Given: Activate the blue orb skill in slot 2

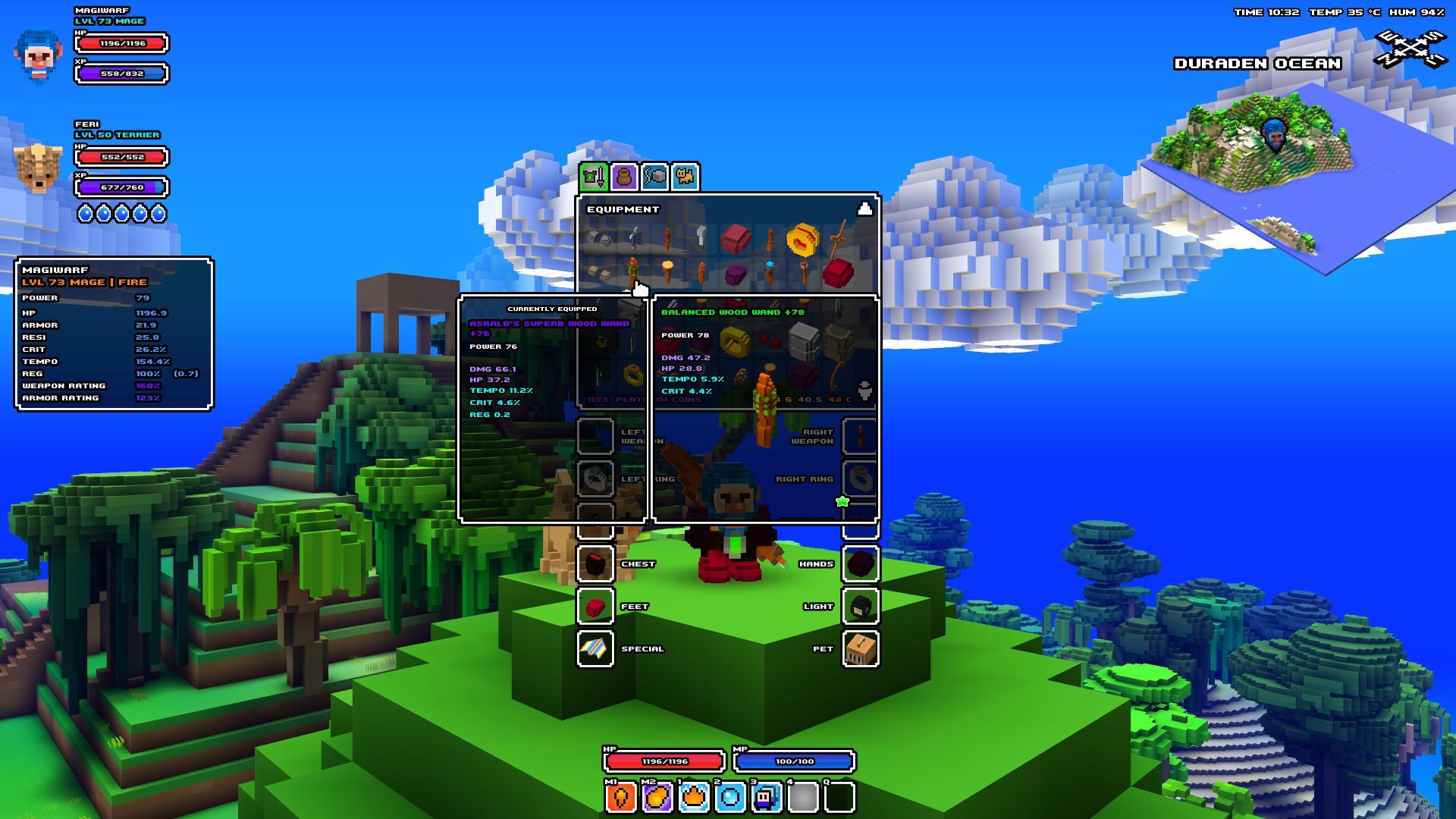Looking at the screenshot, I should pyautogui.click(x=730, y=797).
